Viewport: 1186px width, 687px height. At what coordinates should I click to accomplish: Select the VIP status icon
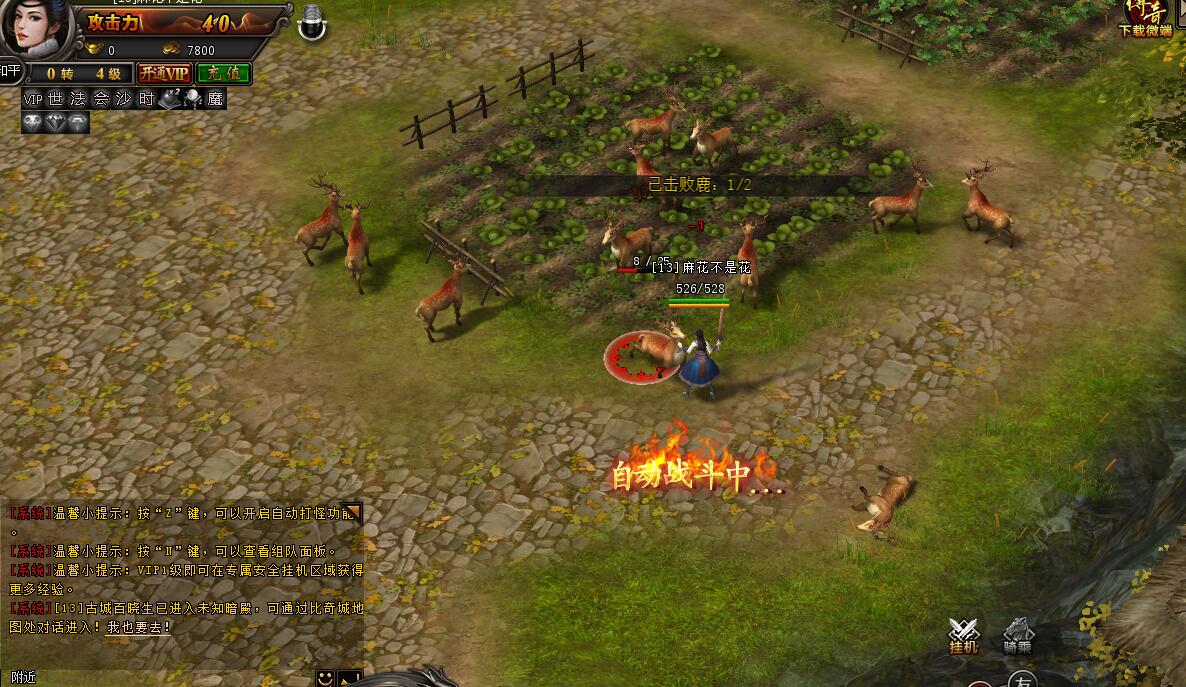(33, 99)
